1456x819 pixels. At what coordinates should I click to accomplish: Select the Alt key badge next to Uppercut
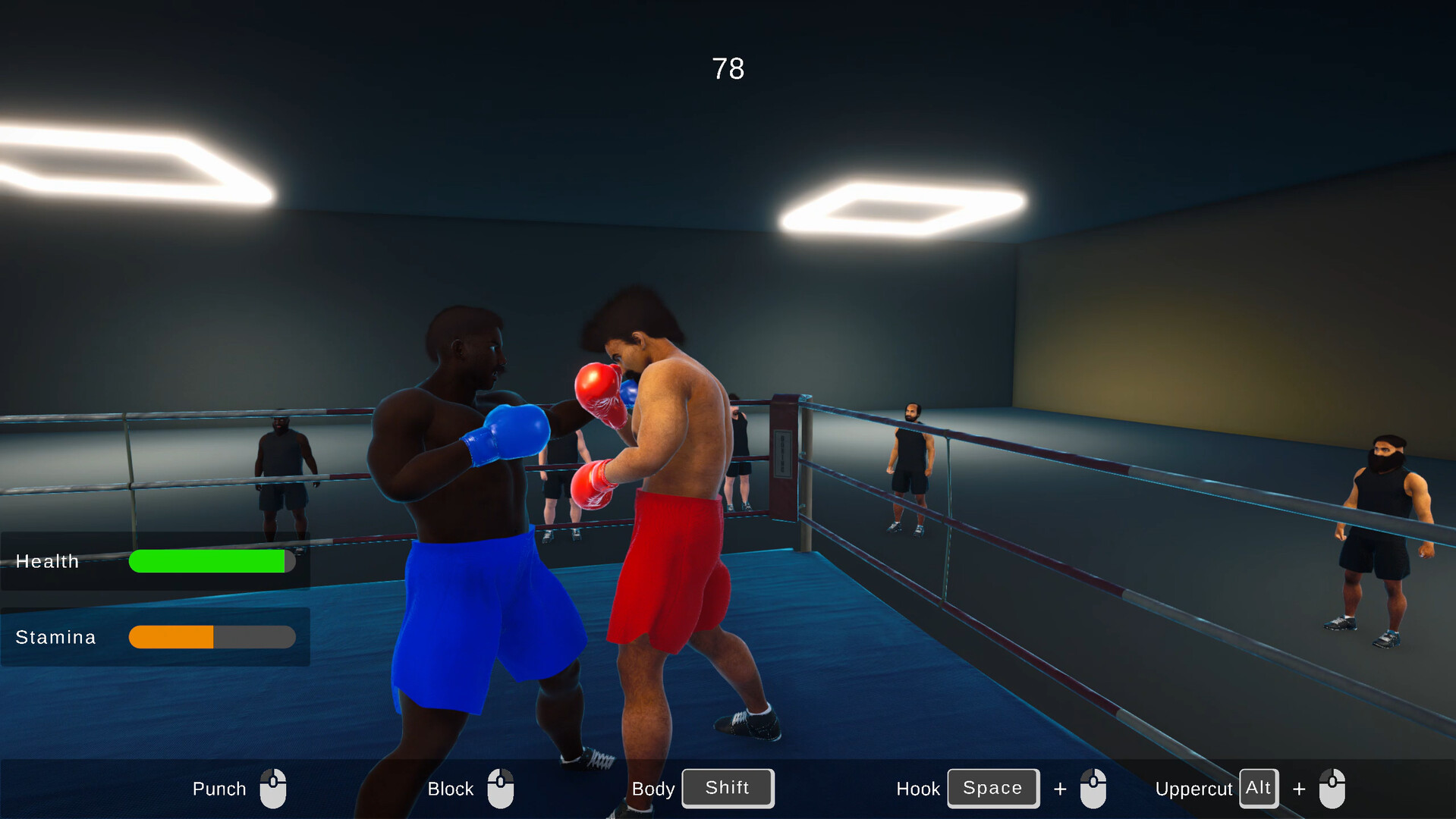pos(1258,787)
